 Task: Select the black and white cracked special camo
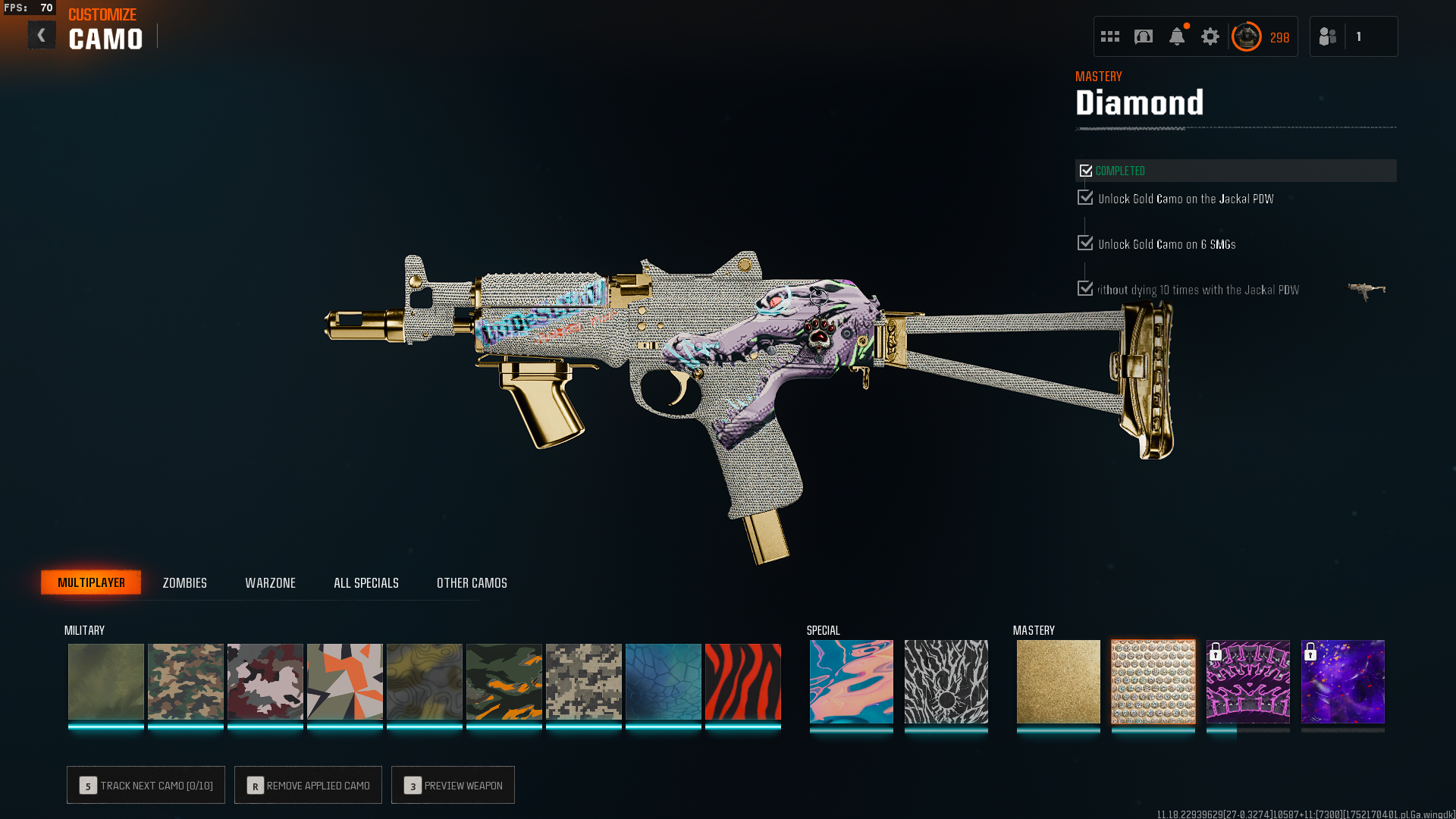pyautogui.click(x=946, y=682)
